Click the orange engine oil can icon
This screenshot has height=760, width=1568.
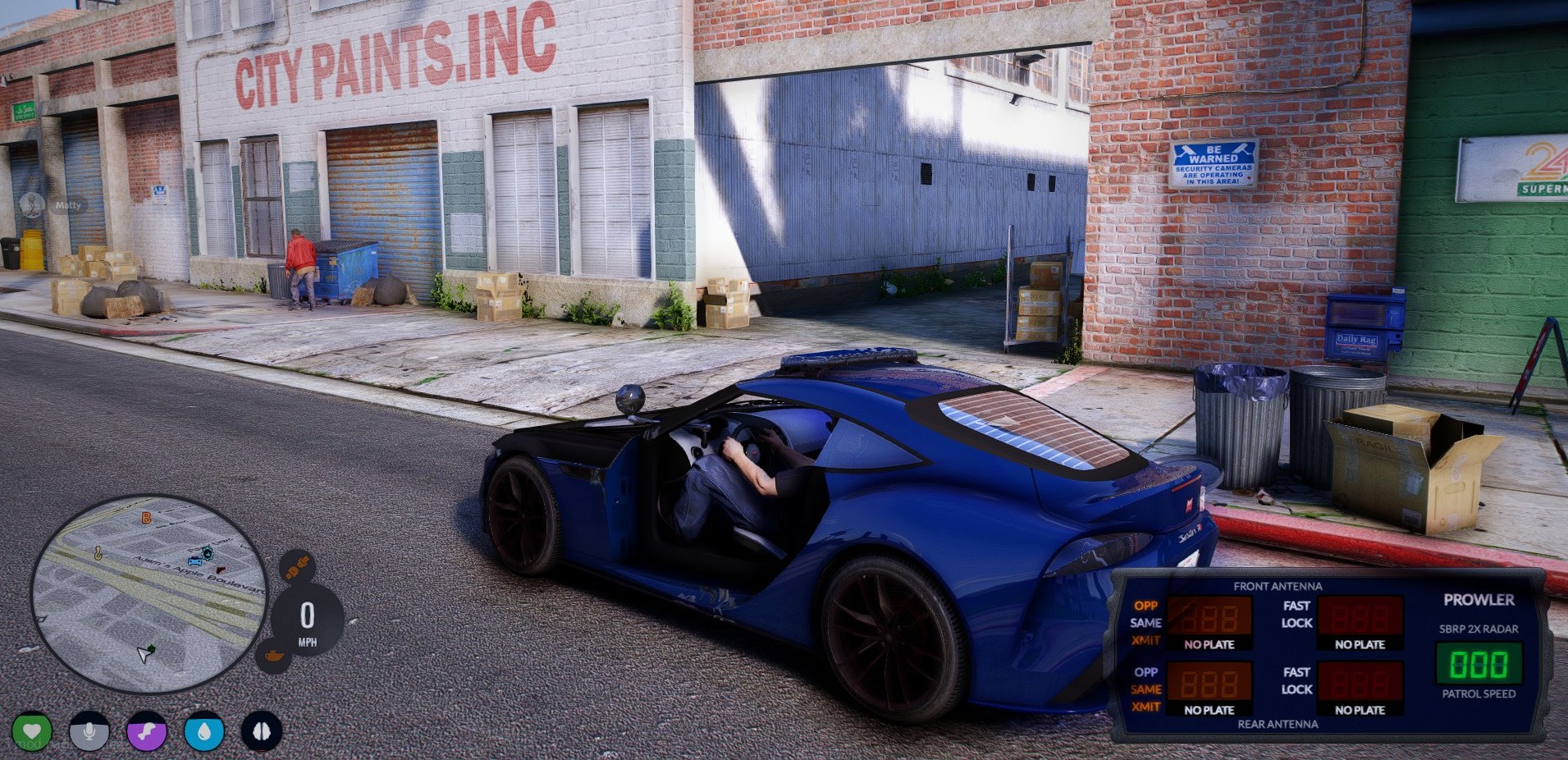272,656
